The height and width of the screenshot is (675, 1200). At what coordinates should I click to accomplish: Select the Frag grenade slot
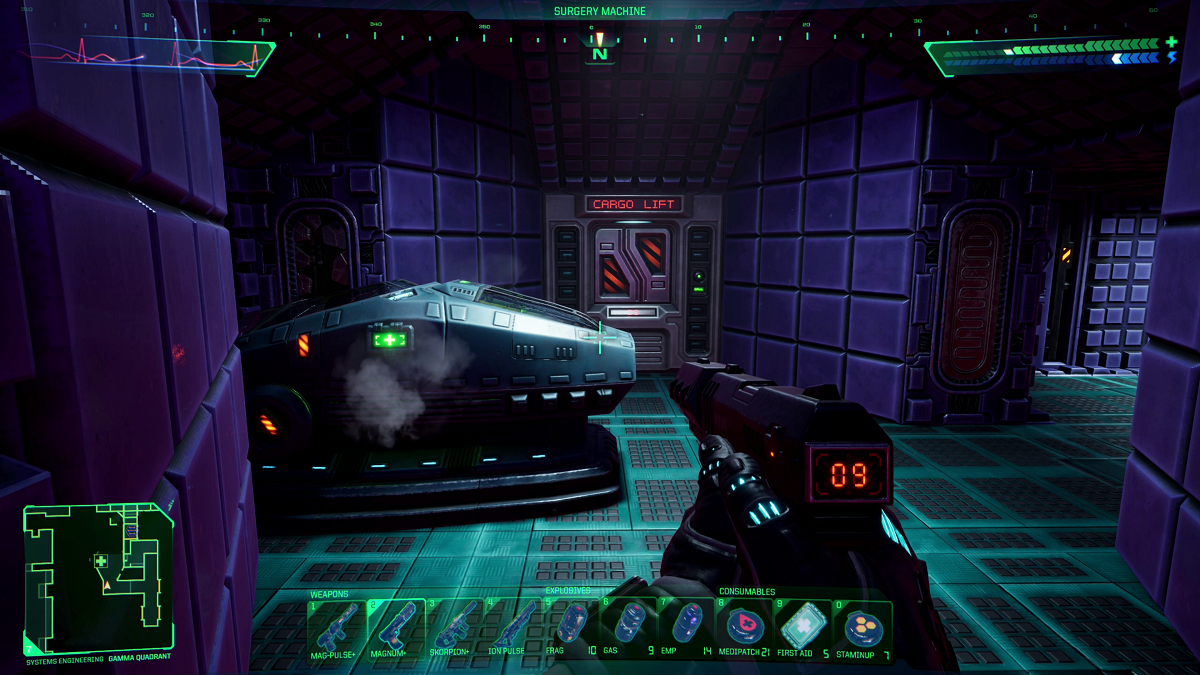570,627
